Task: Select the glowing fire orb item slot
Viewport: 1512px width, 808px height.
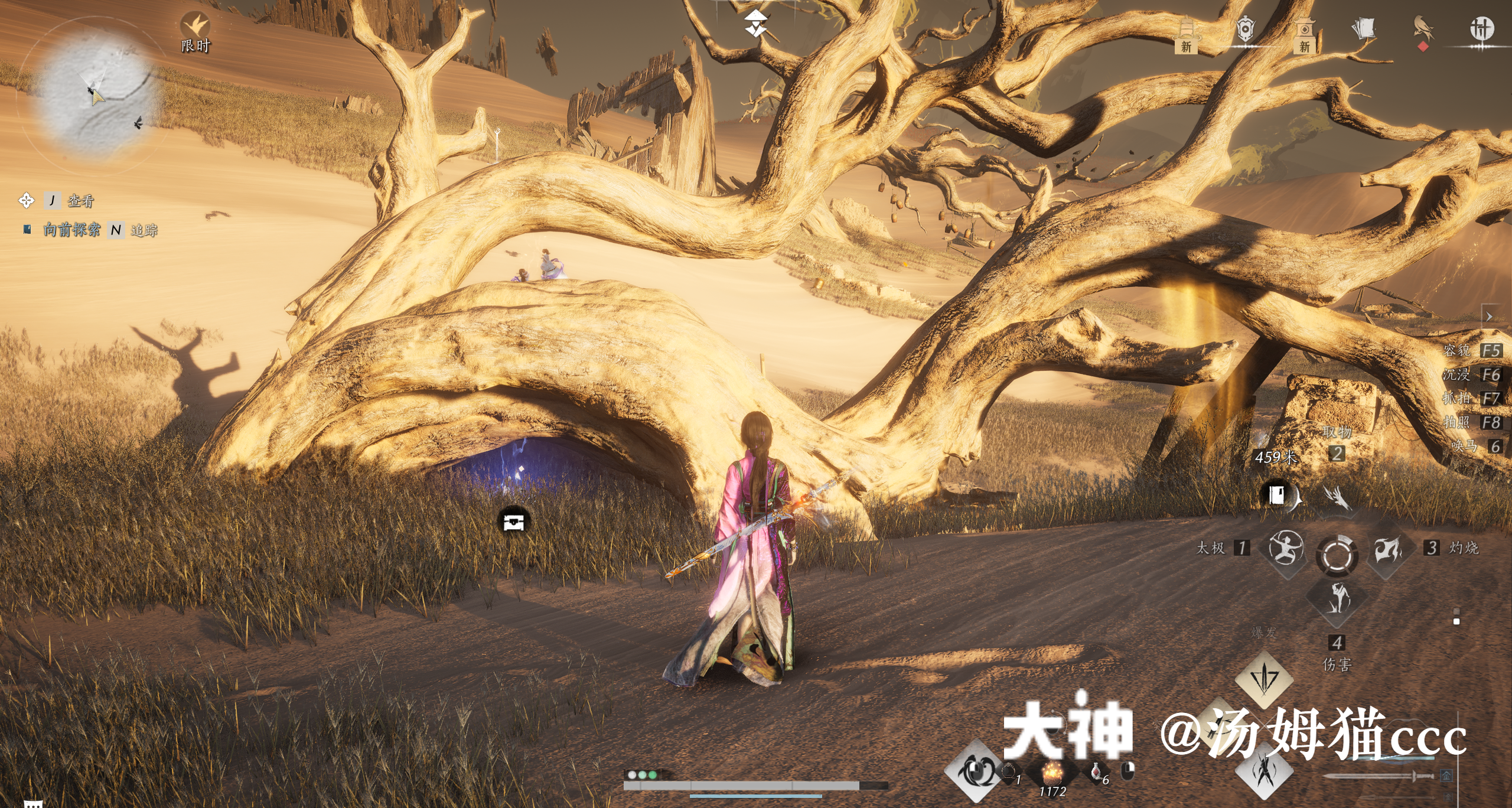Action: (1052, 773)
